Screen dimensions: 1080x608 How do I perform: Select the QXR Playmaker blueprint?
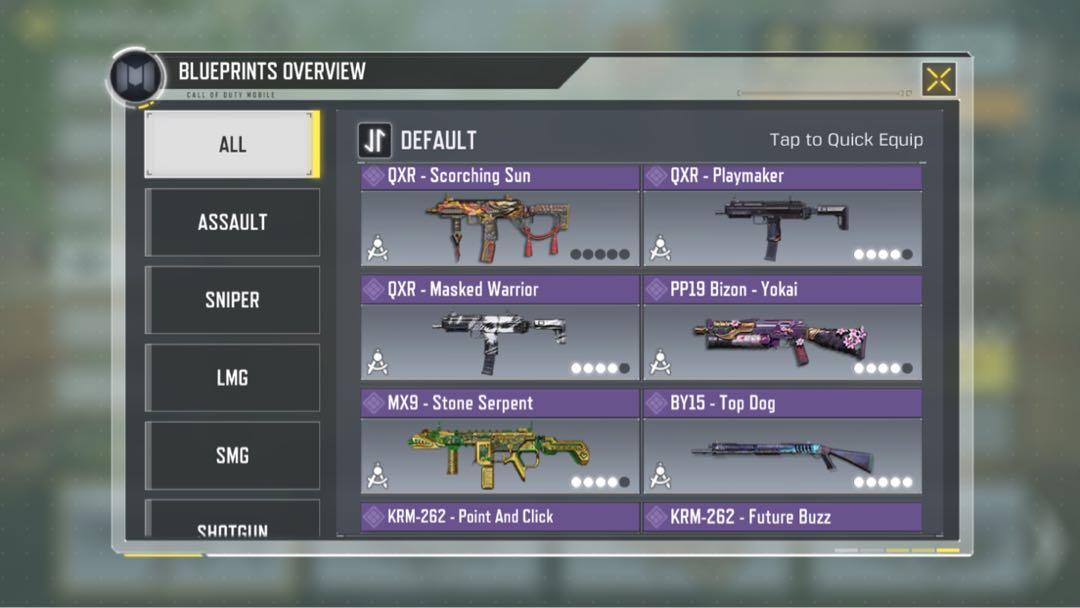click(782, 217)
